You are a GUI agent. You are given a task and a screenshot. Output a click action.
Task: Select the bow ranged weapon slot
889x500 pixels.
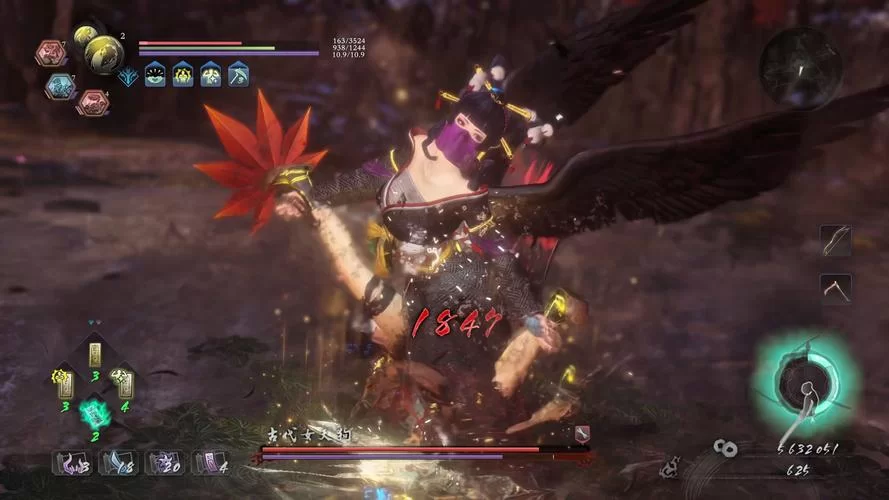pyautogui.click(x=835, y=240)
